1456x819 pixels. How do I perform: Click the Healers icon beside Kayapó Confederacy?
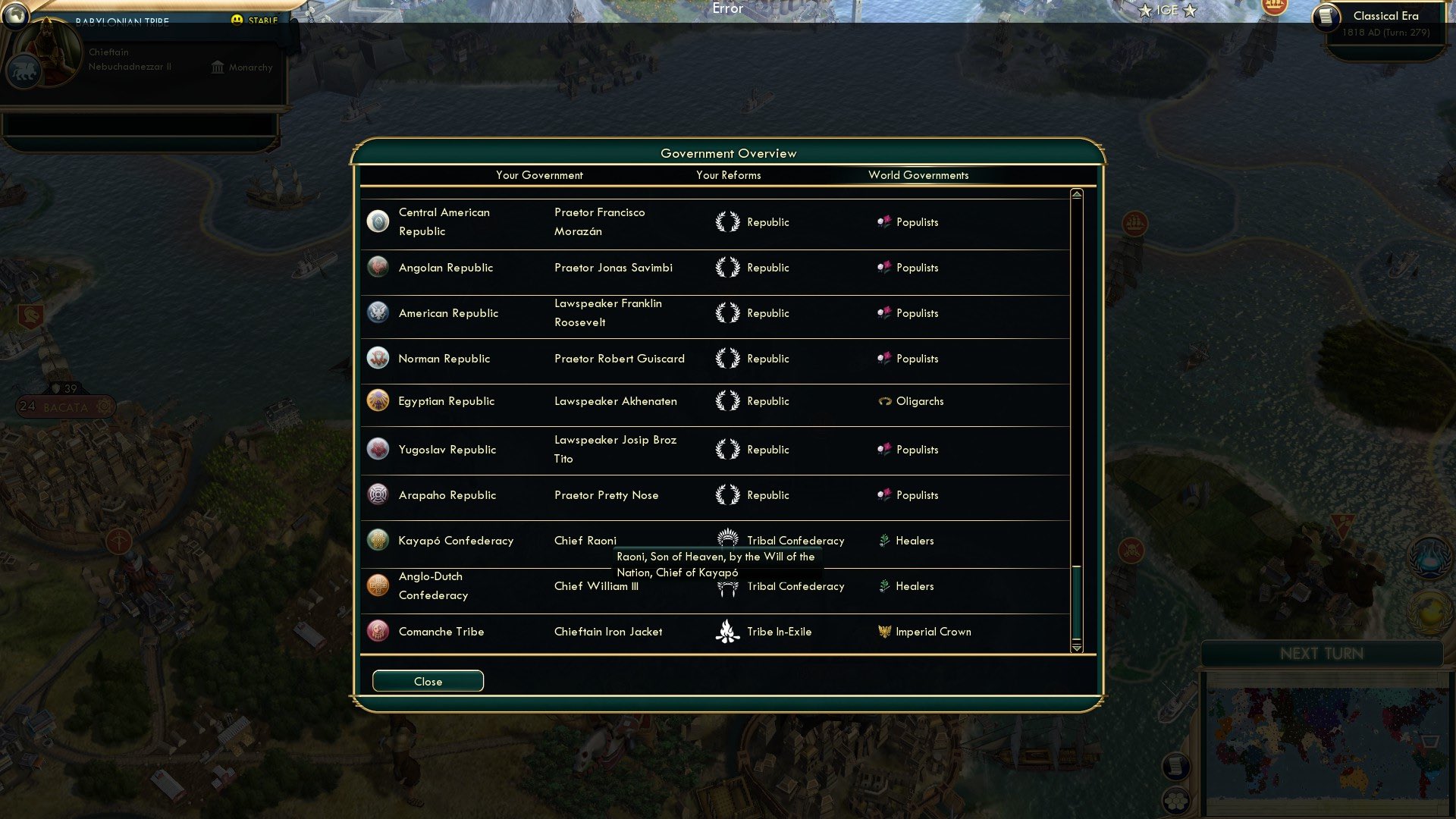coord(883,541)
